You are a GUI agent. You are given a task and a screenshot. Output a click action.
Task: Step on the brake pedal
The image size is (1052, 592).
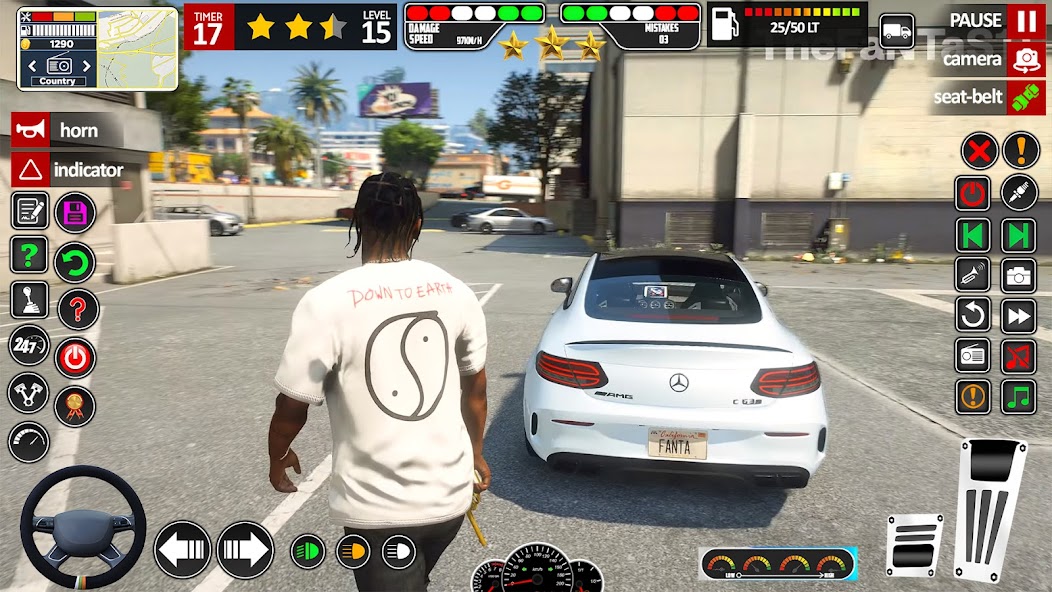pos(914,546)
